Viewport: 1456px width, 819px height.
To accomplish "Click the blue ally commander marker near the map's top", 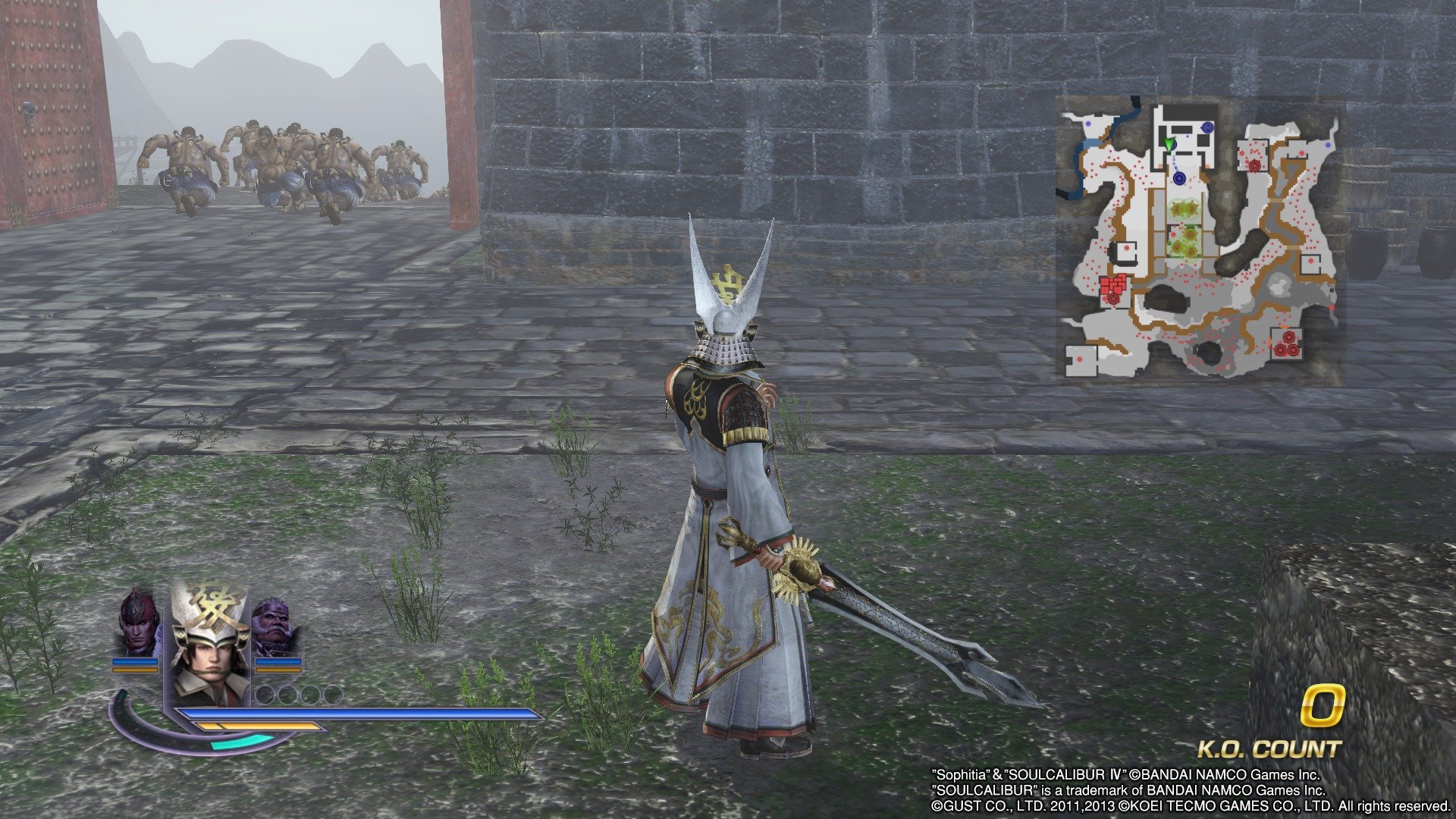I will 1207,127.
